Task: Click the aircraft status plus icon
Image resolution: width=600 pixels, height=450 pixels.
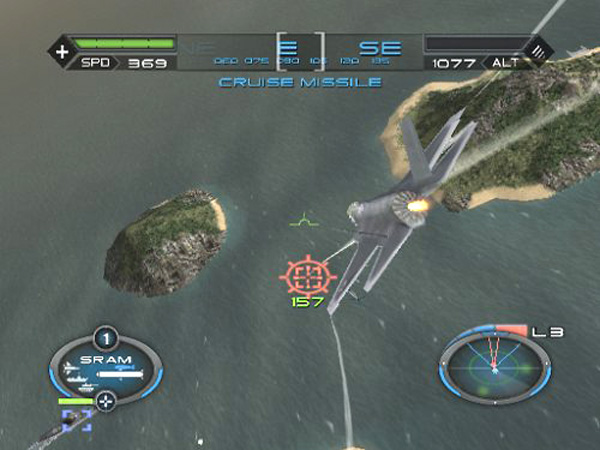Action: [62, 50]
